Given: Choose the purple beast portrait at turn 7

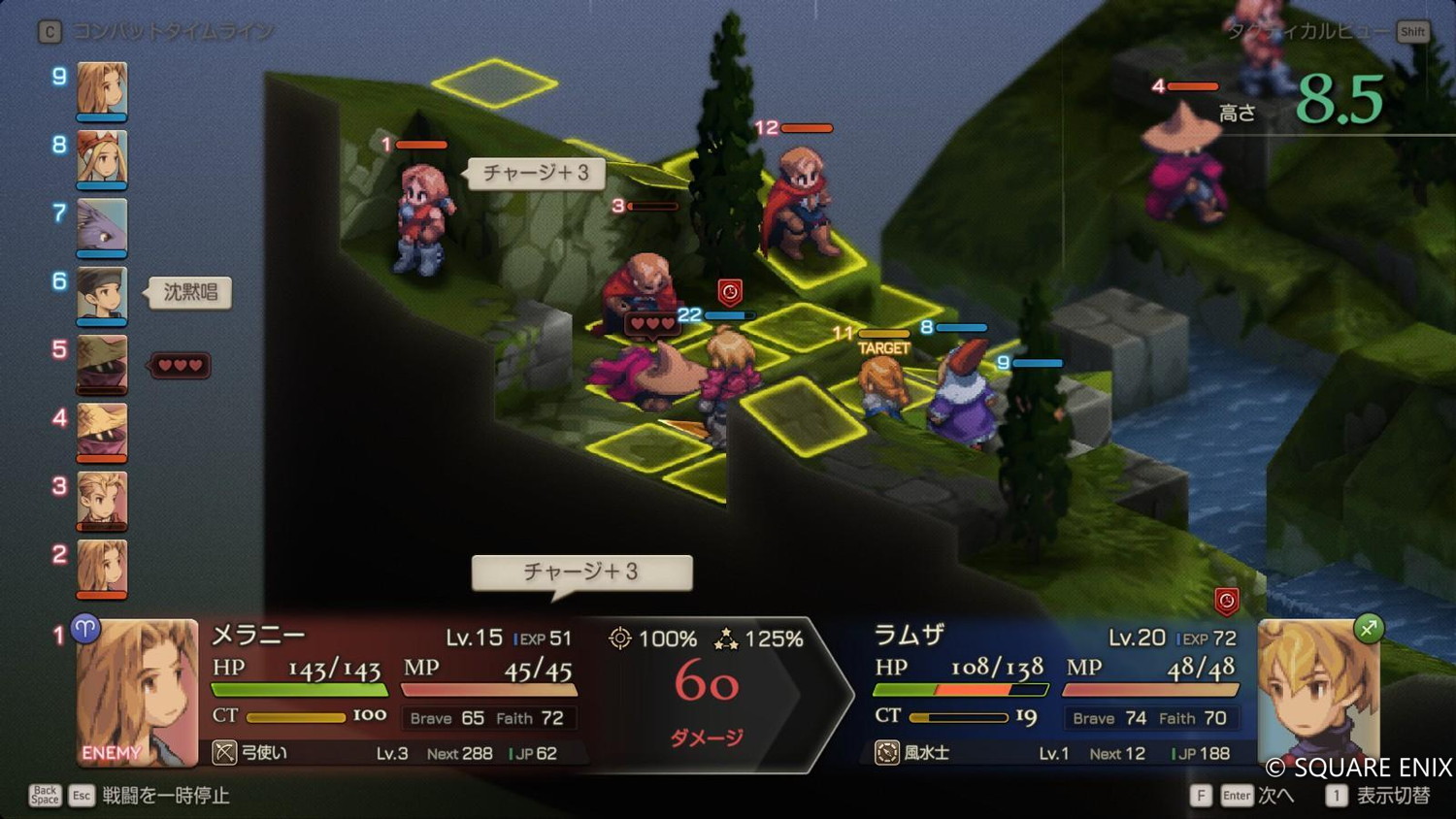Looking at the screenshot, I should 102,226.
